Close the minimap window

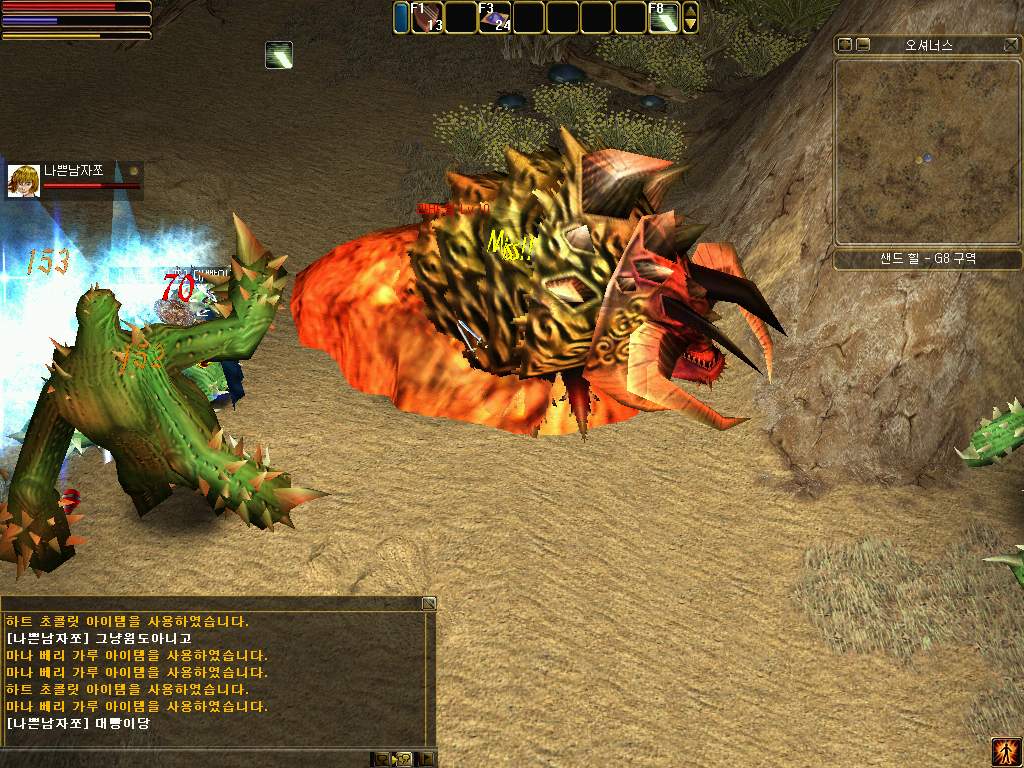(x=1011, y=45)
